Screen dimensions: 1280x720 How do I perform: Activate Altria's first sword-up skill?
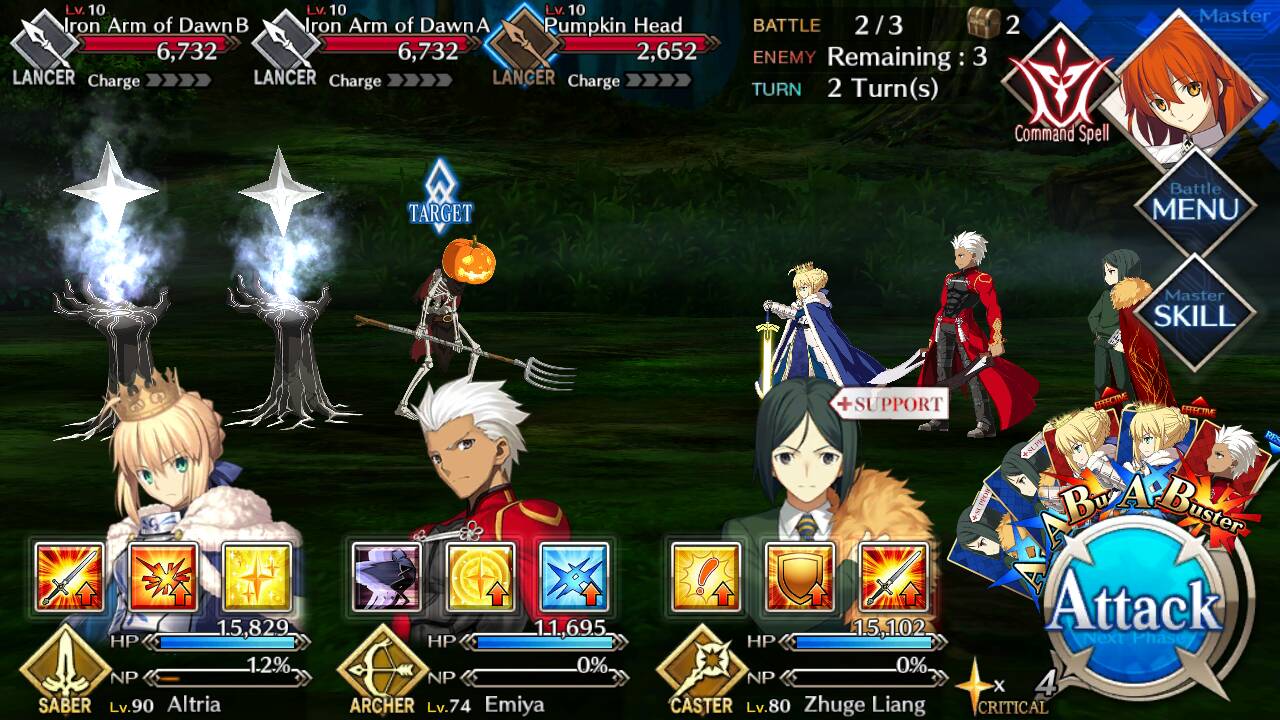tap(69, 577)
